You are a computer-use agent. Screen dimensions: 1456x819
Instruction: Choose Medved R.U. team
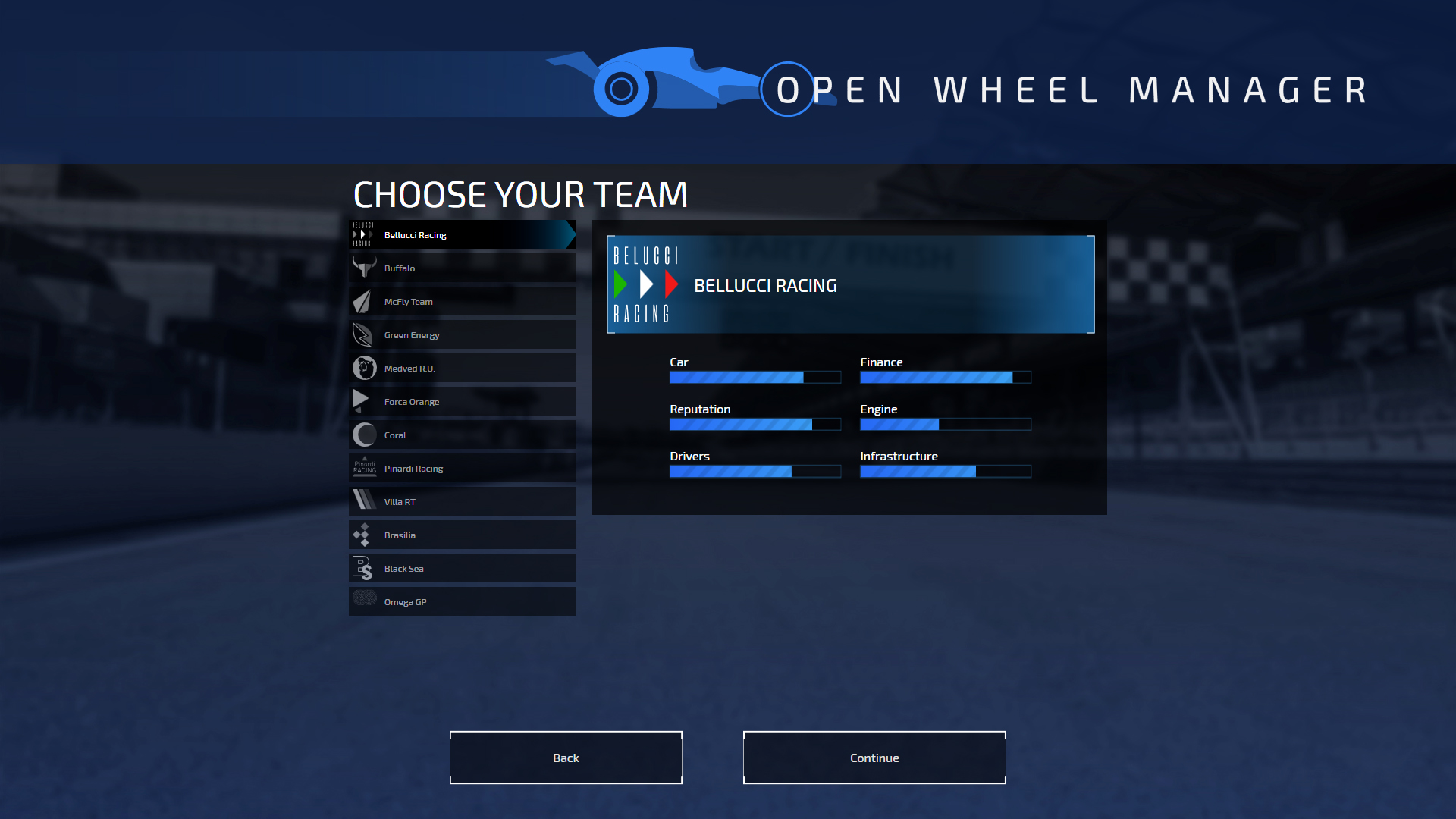tap(462, 369)
